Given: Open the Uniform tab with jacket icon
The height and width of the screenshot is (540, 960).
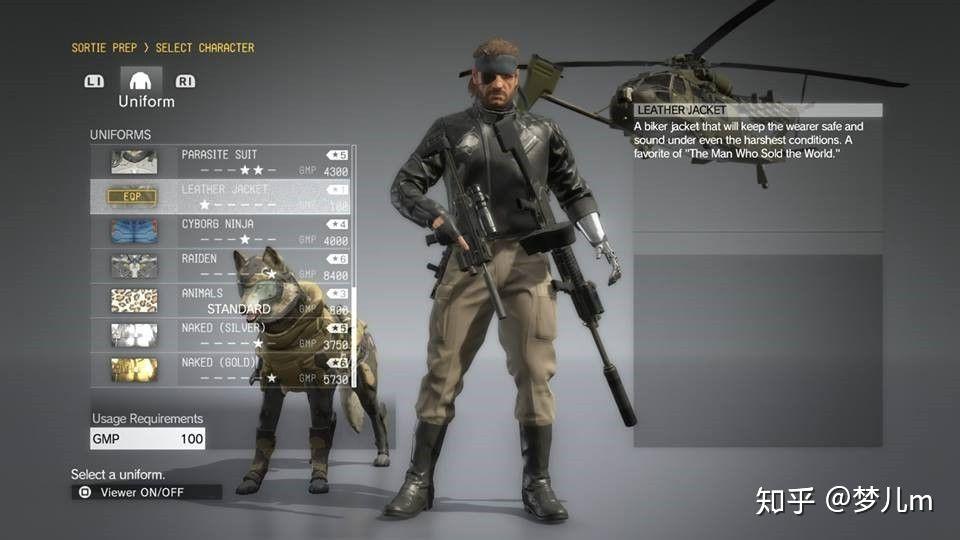Looking at the screenshot, I should [x=141, y=86].
